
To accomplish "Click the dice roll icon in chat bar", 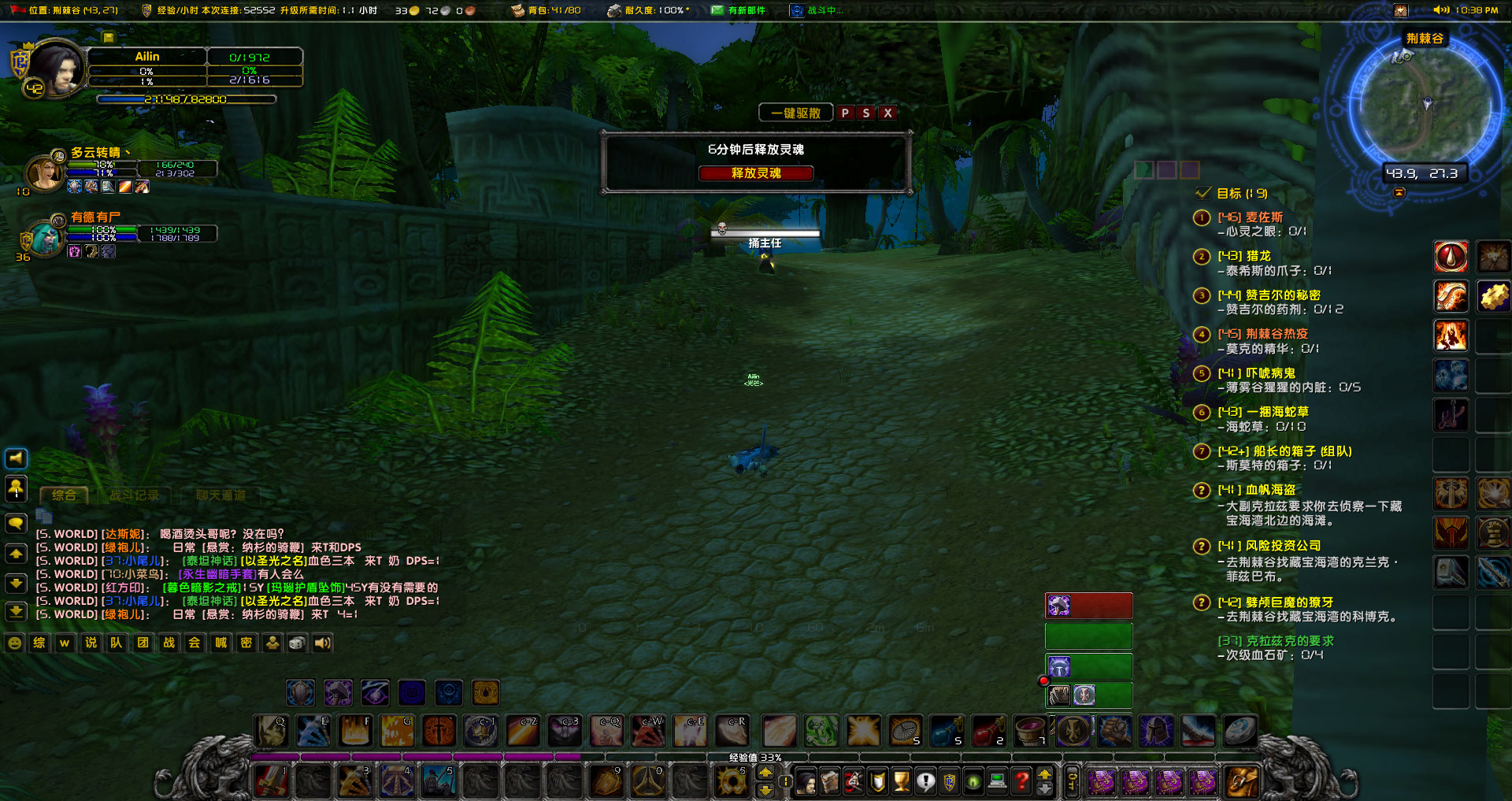I will (297, 643).
